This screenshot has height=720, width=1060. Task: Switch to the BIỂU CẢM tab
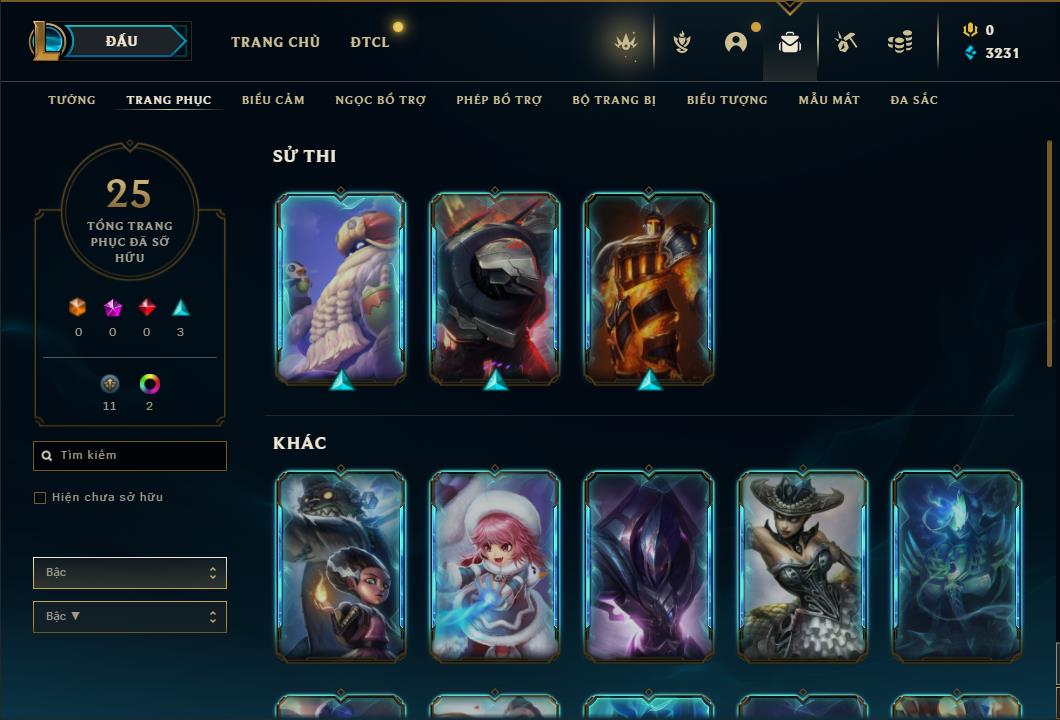[x=273, y=100]
